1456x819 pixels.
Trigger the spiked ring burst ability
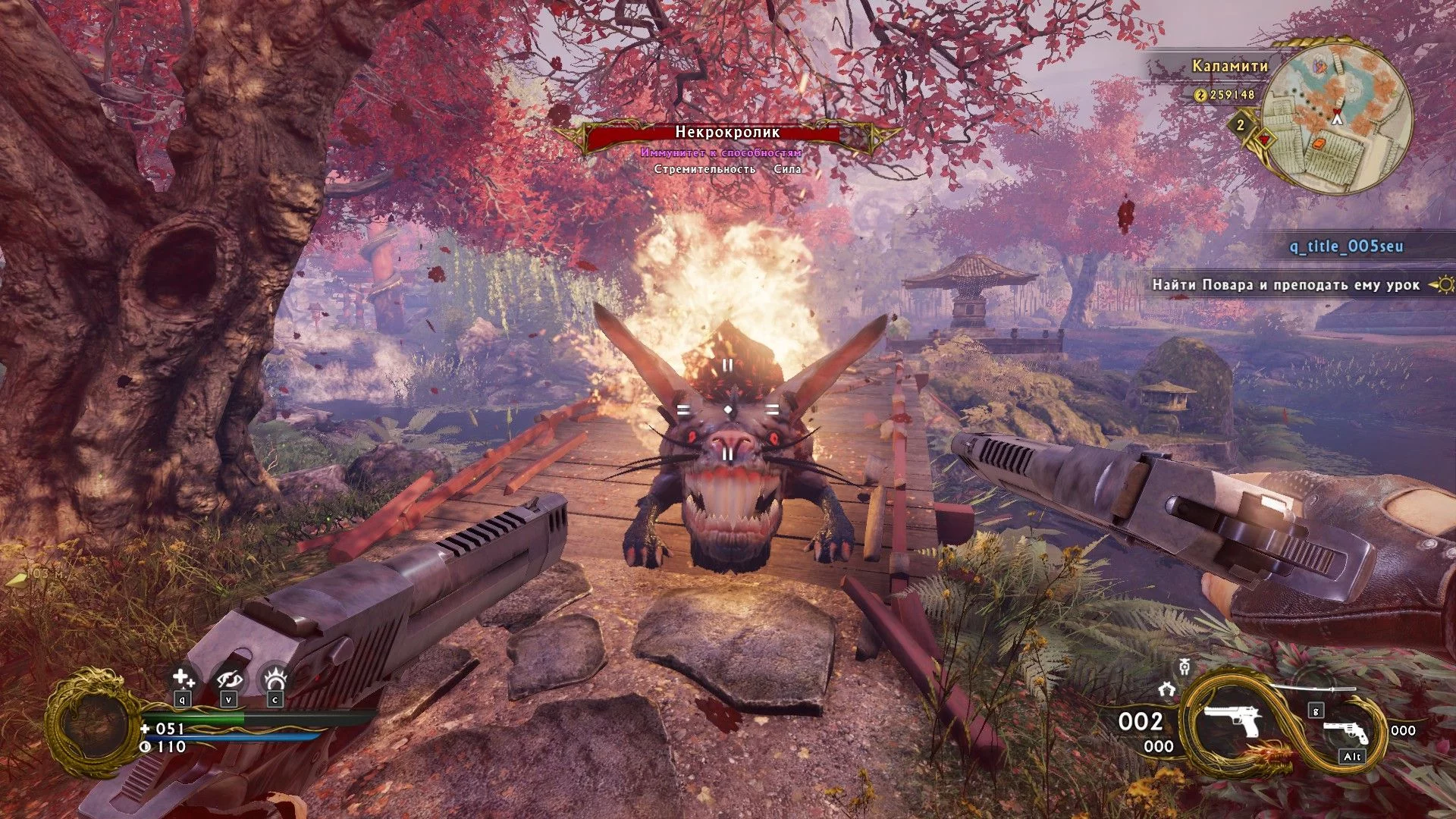pos(275,677)
